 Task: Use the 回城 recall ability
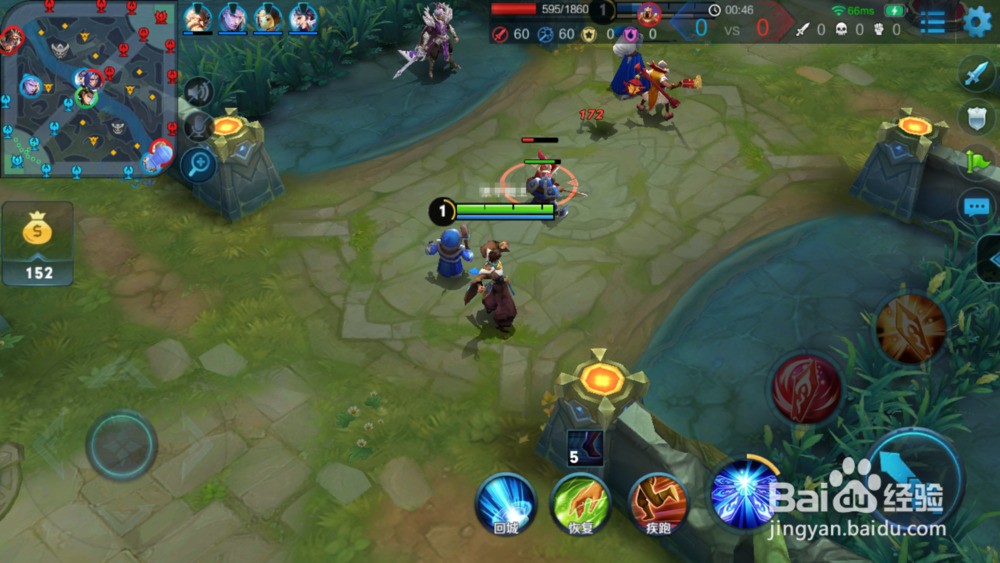point(506,502)
